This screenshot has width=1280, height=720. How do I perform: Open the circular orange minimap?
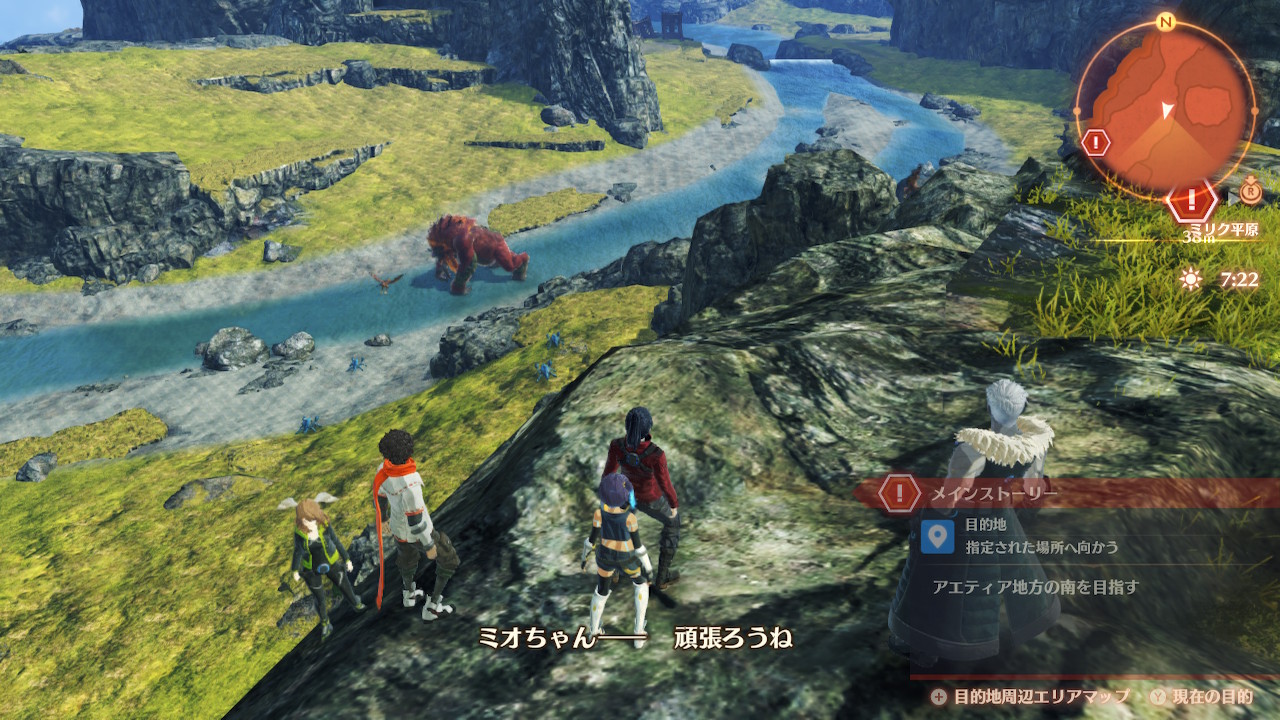tap(1165, 108)
